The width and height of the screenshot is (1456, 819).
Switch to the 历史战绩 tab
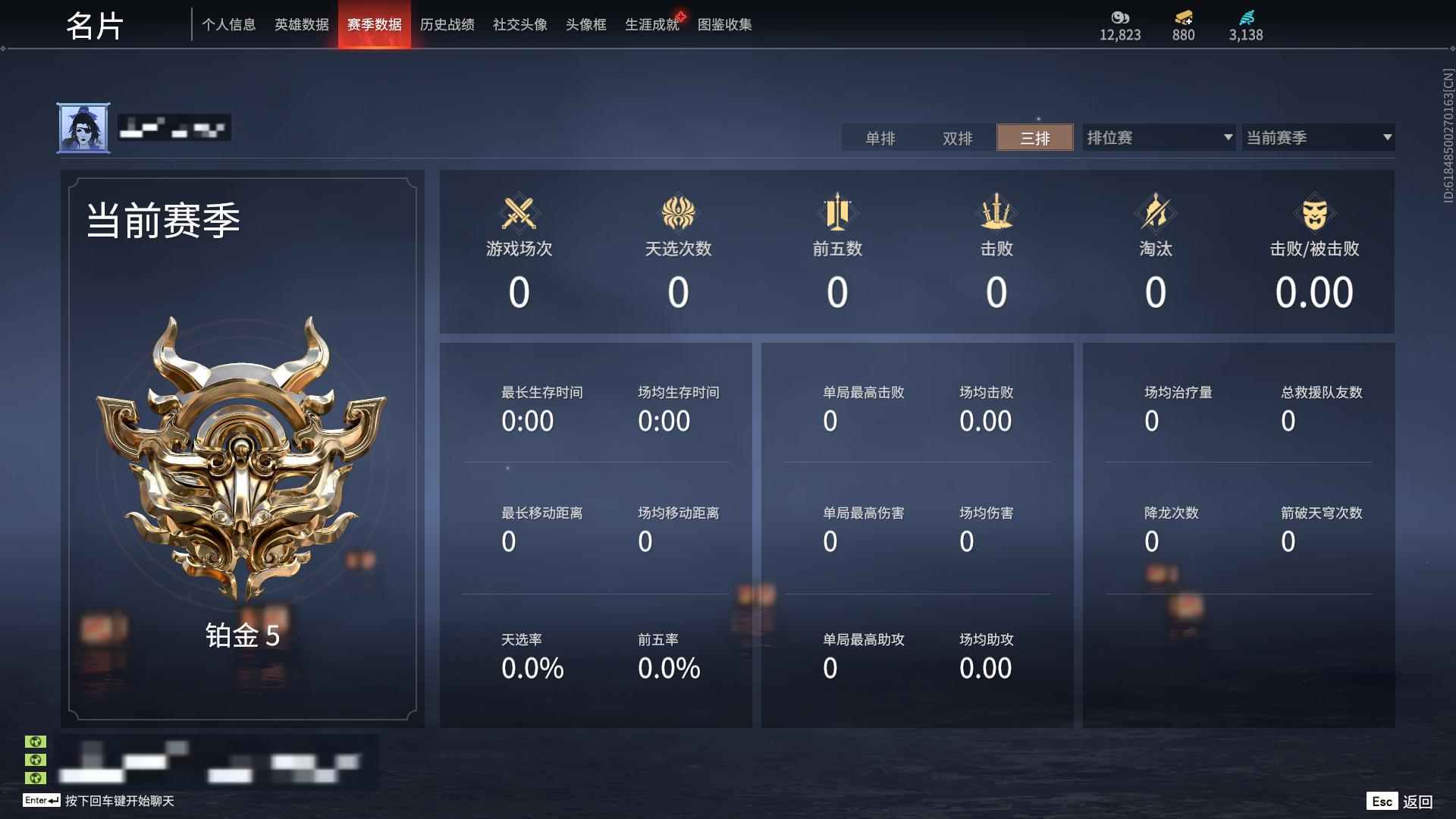447,24
